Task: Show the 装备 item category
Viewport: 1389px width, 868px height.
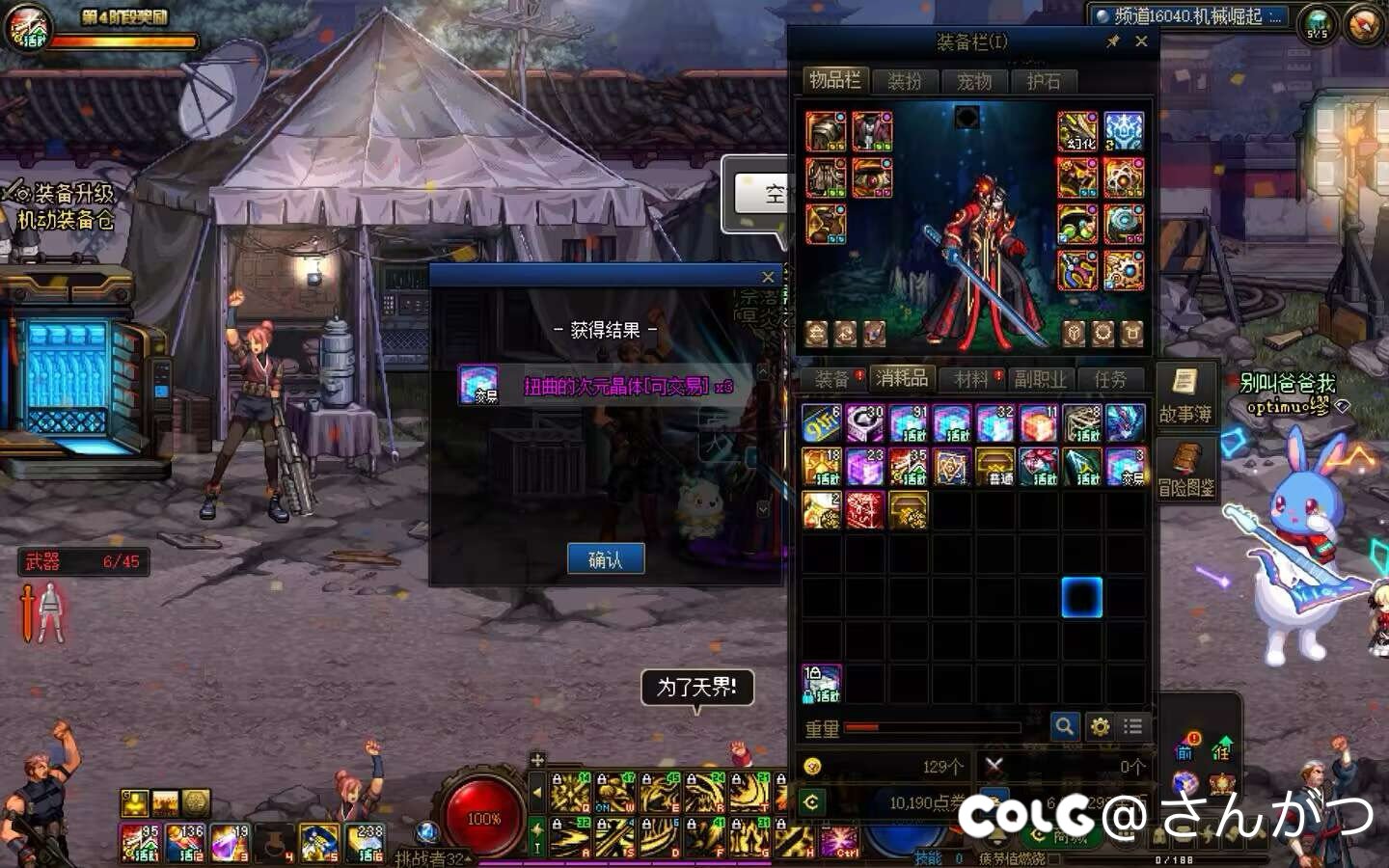Action: [x=831, y=379]
